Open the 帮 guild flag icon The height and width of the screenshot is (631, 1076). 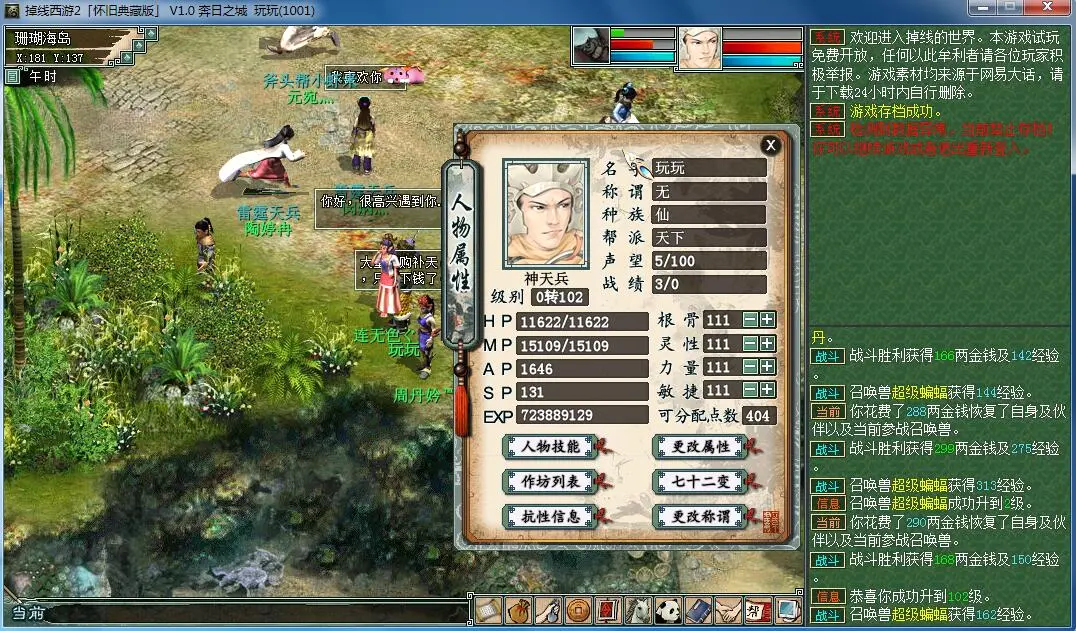758,609
